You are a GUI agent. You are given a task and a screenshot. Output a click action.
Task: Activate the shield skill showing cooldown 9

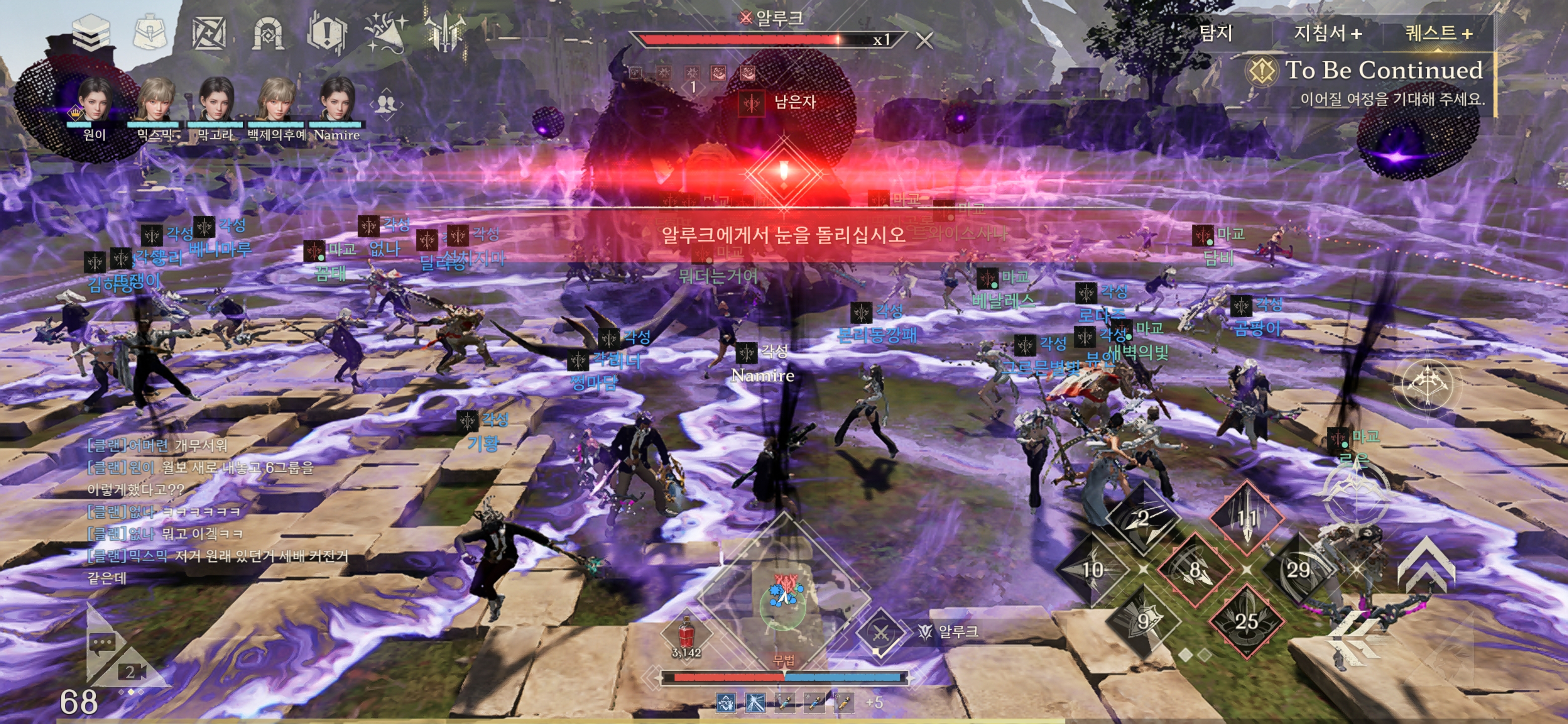1144,621
